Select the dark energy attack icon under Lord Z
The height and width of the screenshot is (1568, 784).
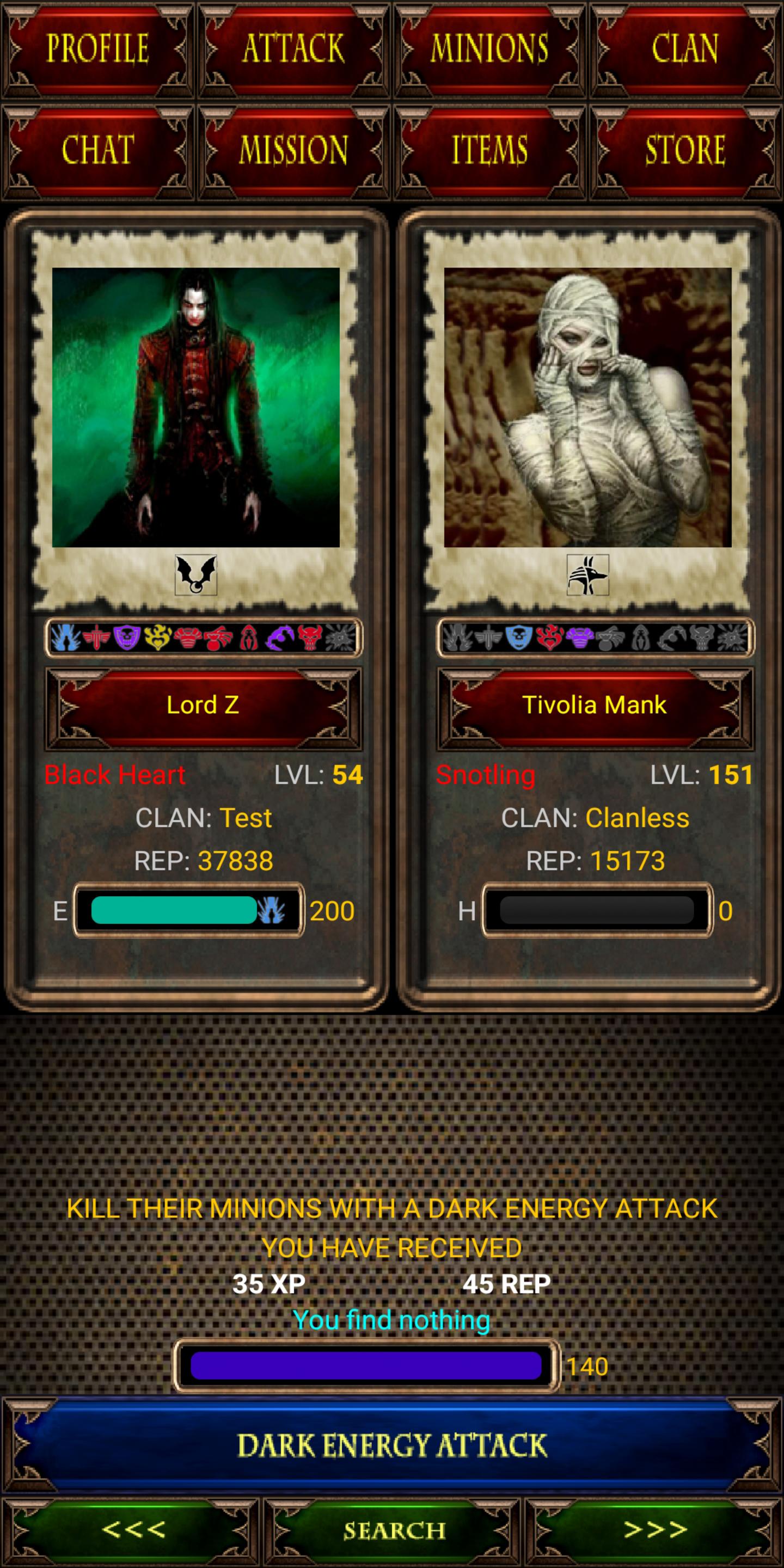(65, 638)
